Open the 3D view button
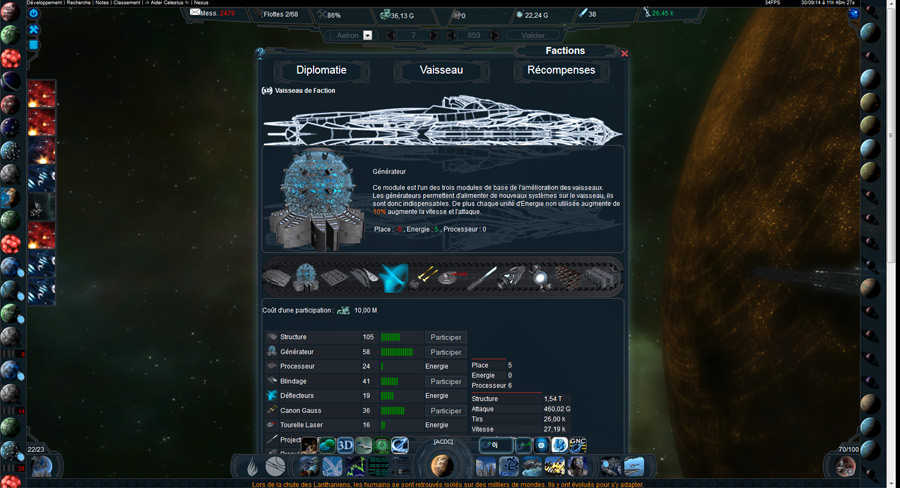Image resolution: width=900 pixels, height=488 pixels. point(346,445)
